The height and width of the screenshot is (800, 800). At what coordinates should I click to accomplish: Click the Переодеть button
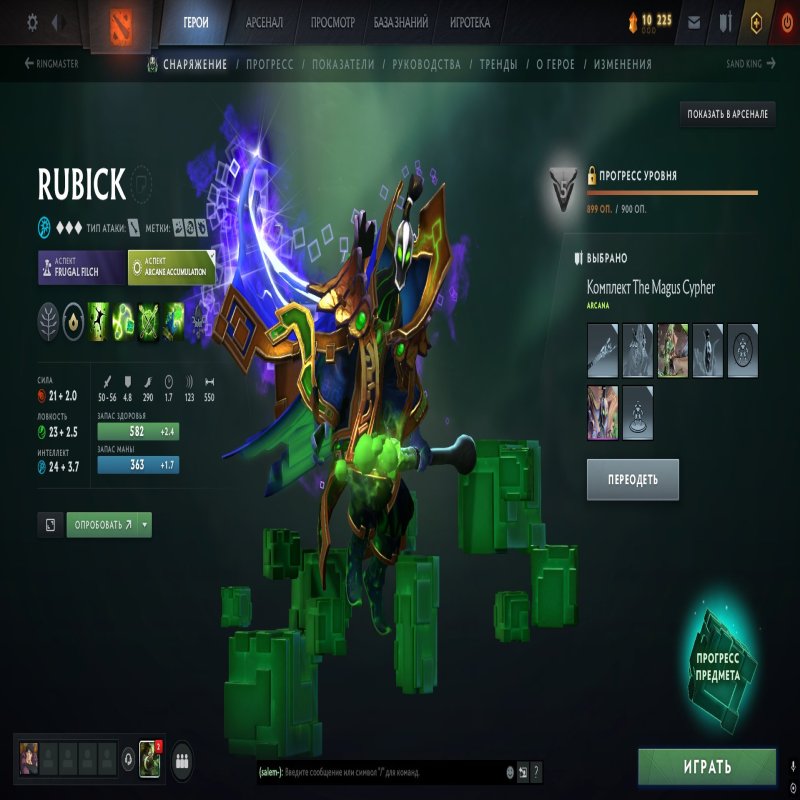point(633,479)
